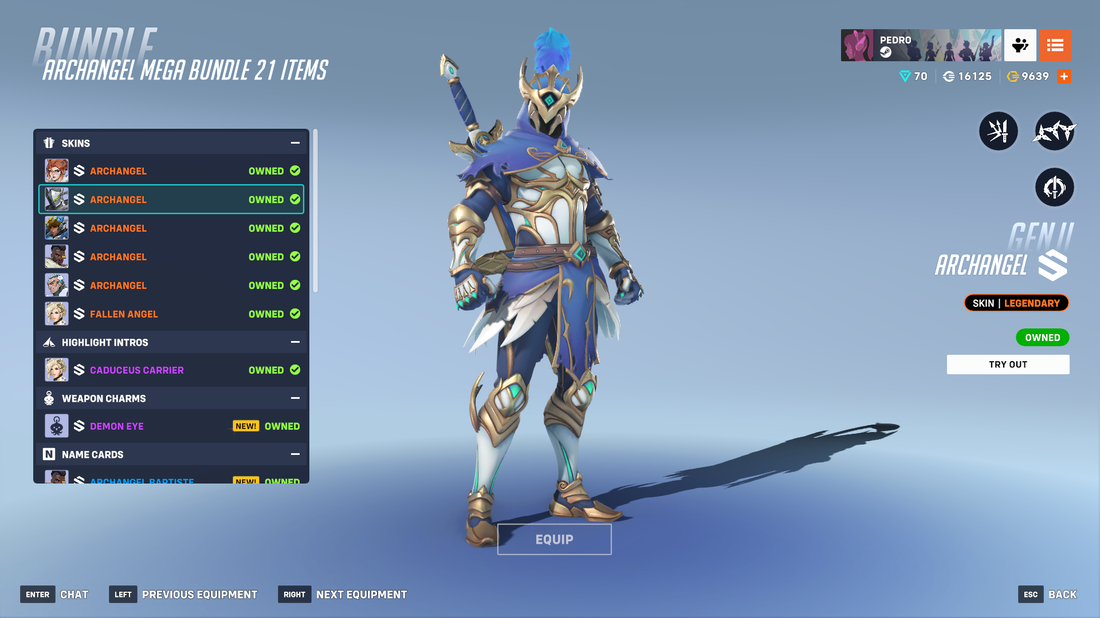Select Genji's highlighted Archangel skin row
Screen dimensions: 1100x618
[171, 200]
